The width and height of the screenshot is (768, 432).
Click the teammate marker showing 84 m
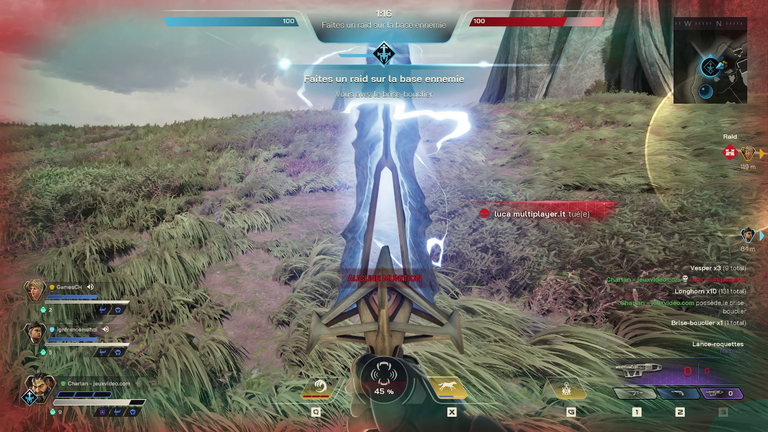[x=747, y=234]
